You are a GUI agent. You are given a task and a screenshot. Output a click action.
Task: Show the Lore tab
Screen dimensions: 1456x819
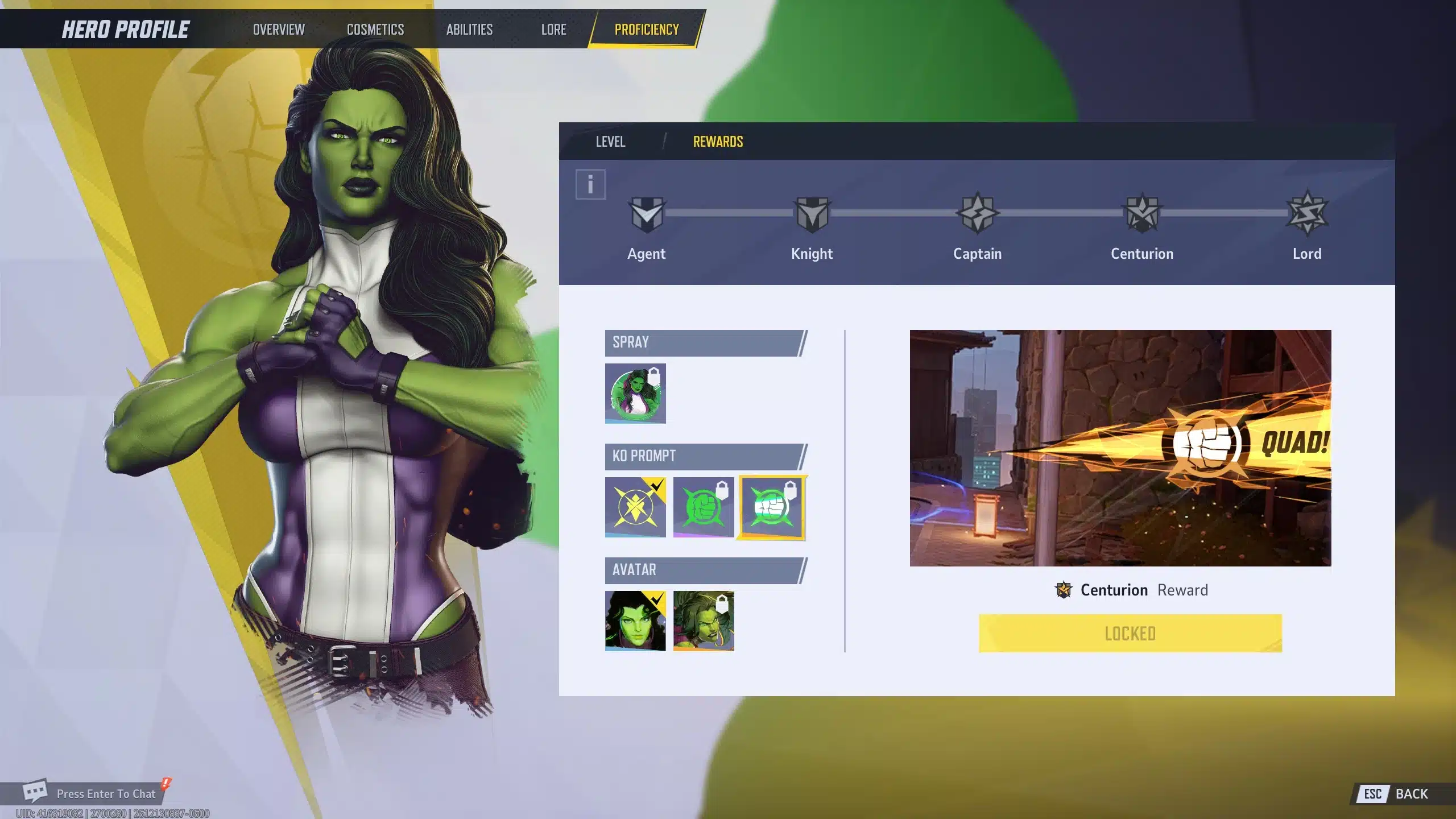(553, 30)
